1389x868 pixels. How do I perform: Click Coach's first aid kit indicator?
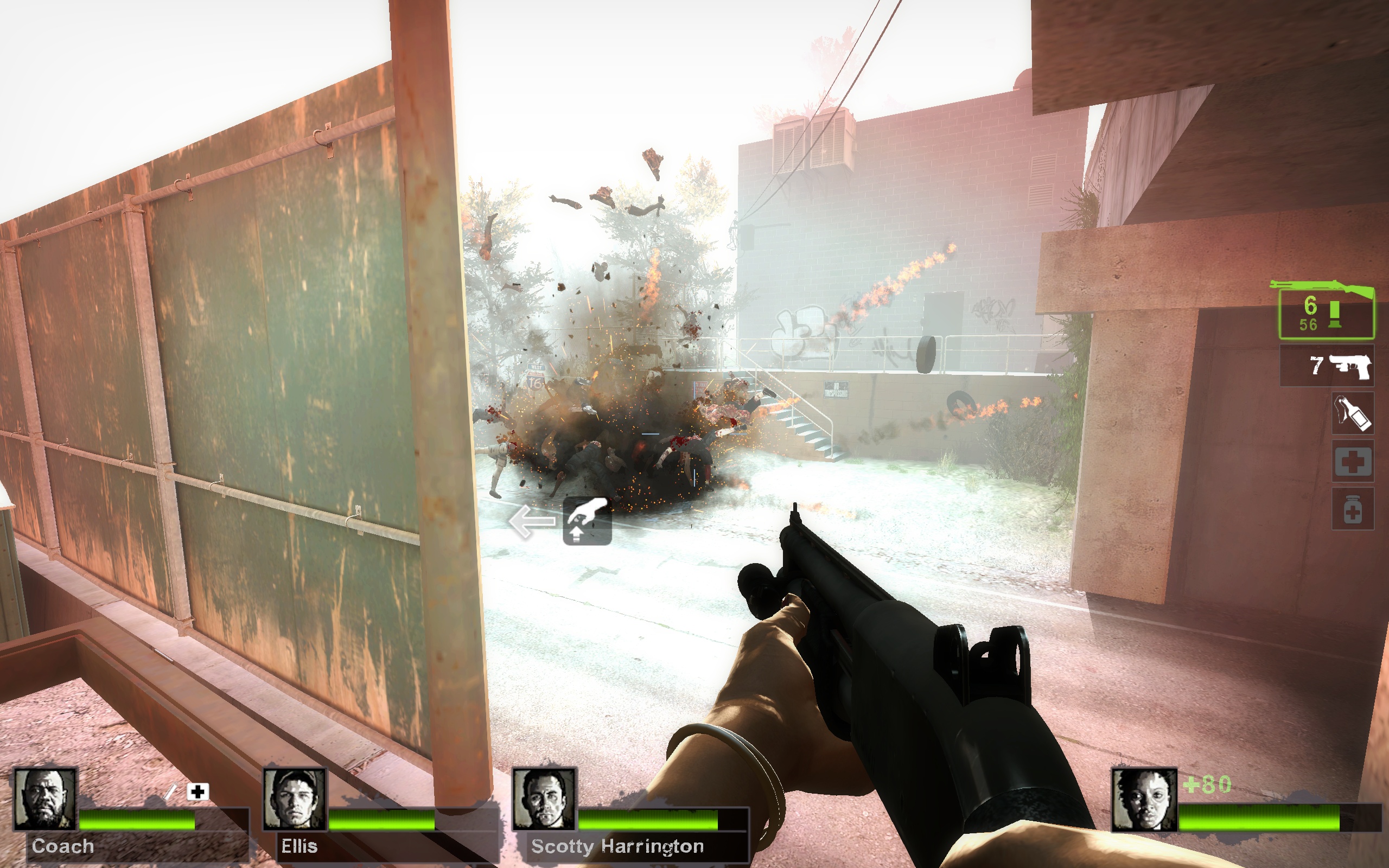(x=197, y=792)
